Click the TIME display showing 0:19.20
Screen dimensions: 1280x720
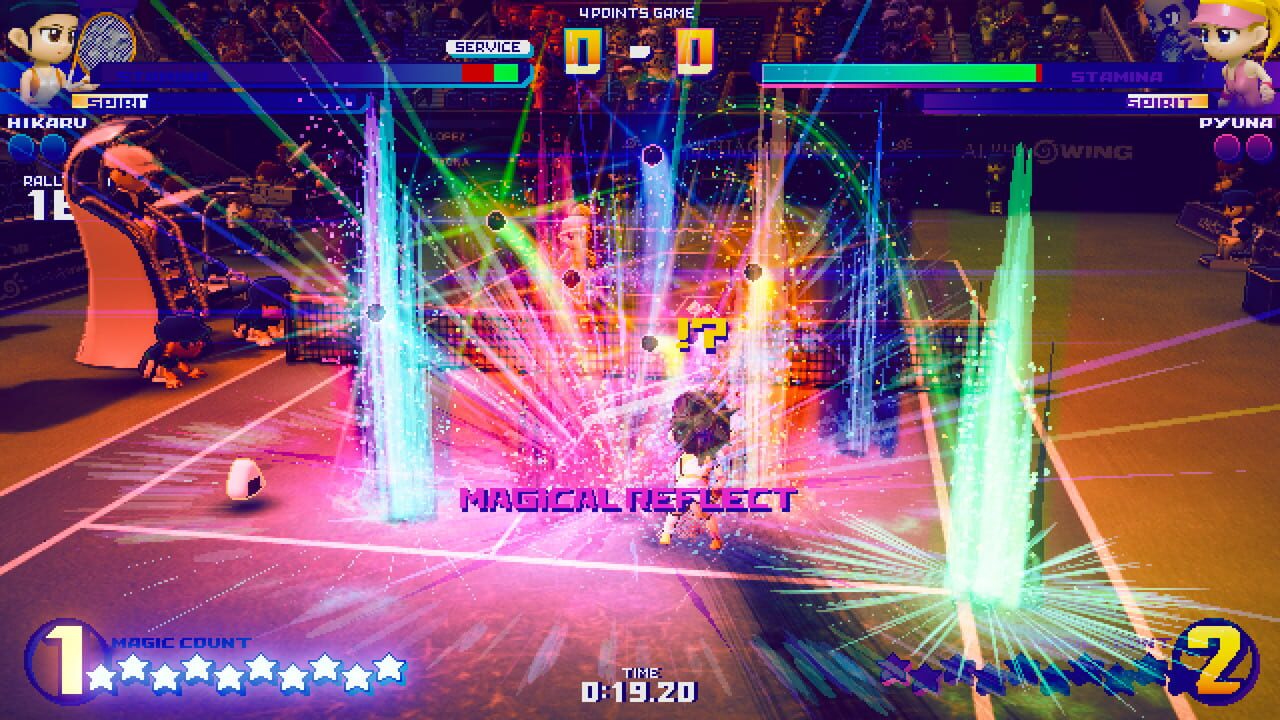point(640,692)
